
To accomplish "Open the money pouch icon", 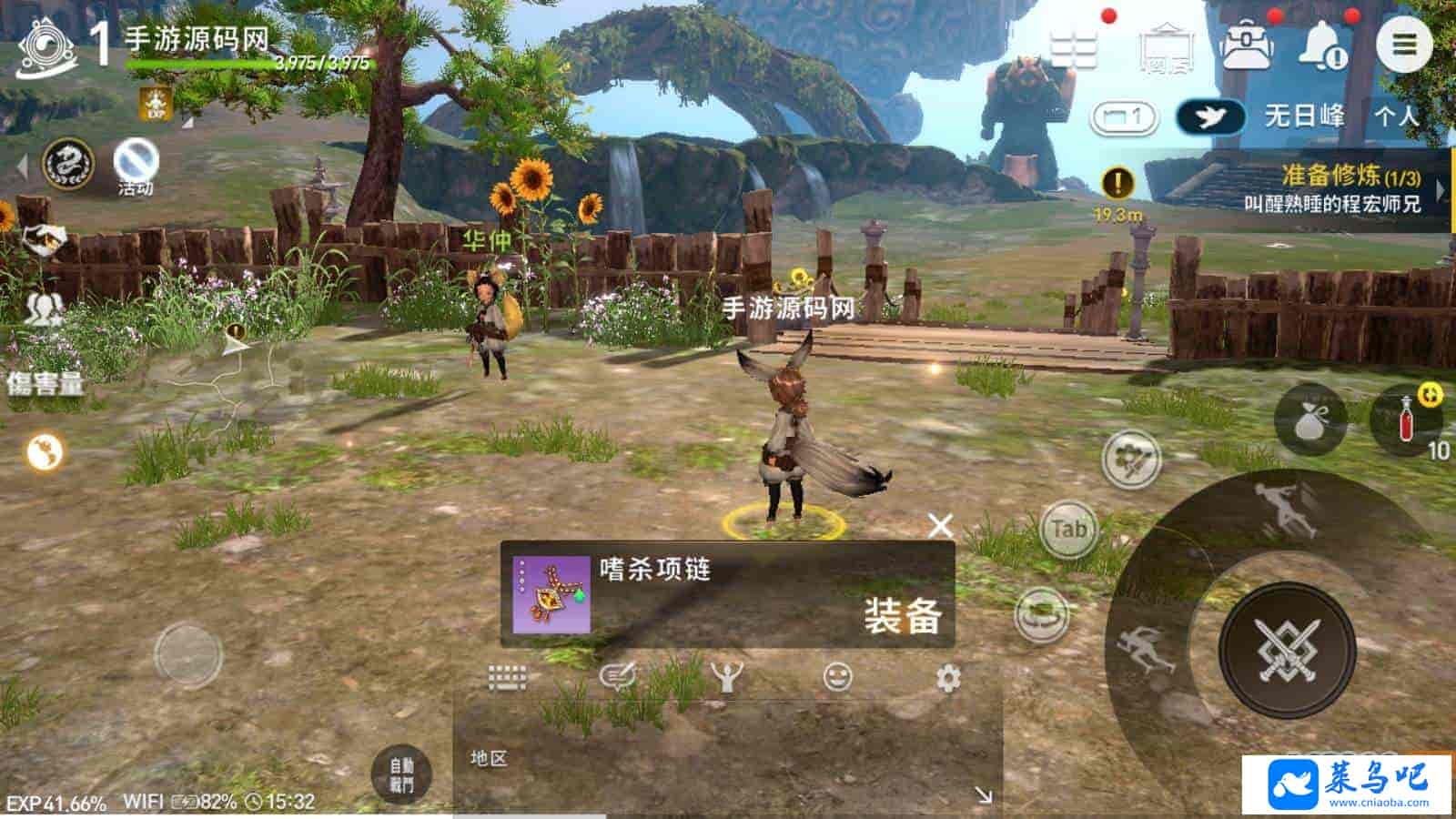I will coord(1310,420).
